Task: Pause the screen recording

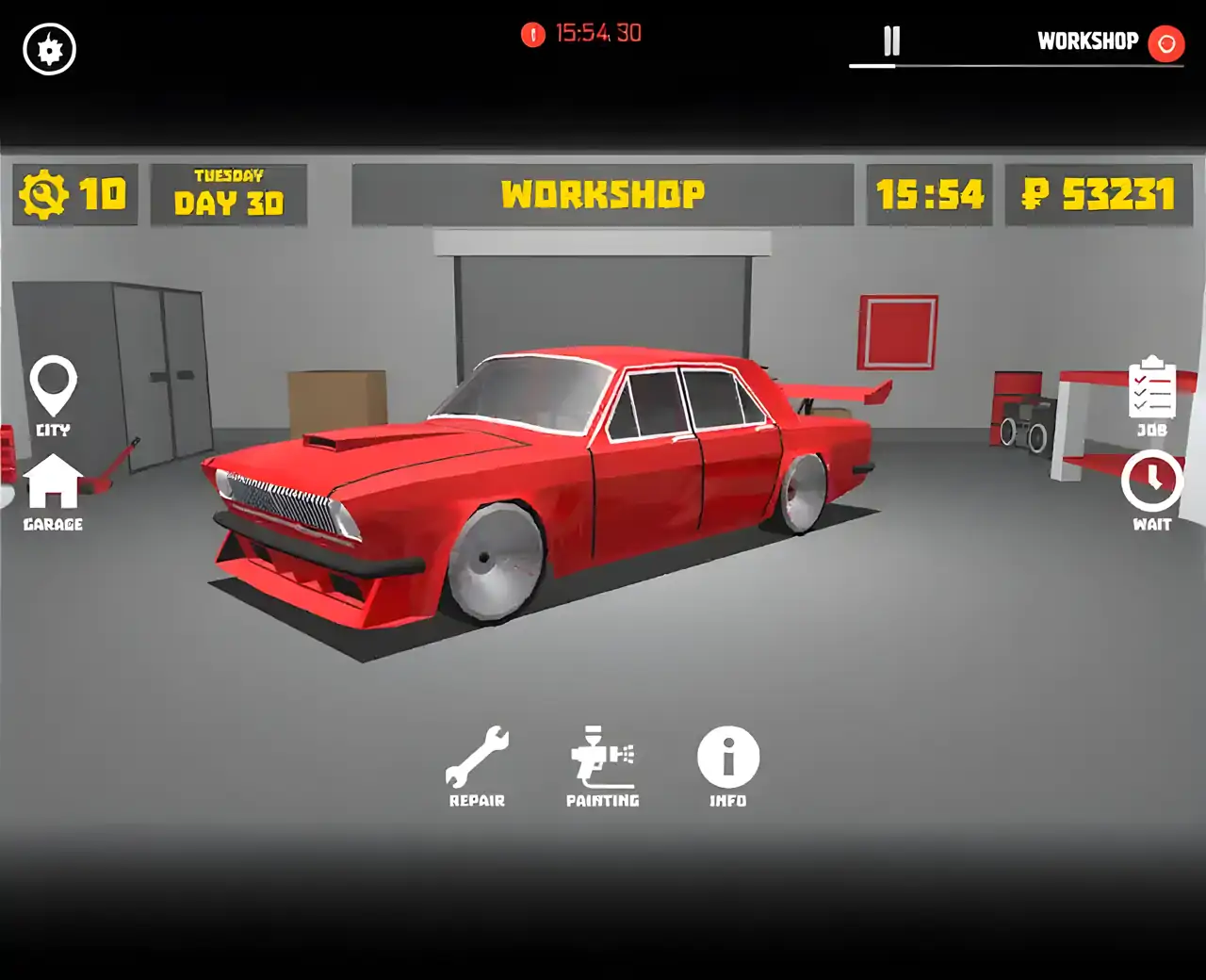Action: click(891, 41)
